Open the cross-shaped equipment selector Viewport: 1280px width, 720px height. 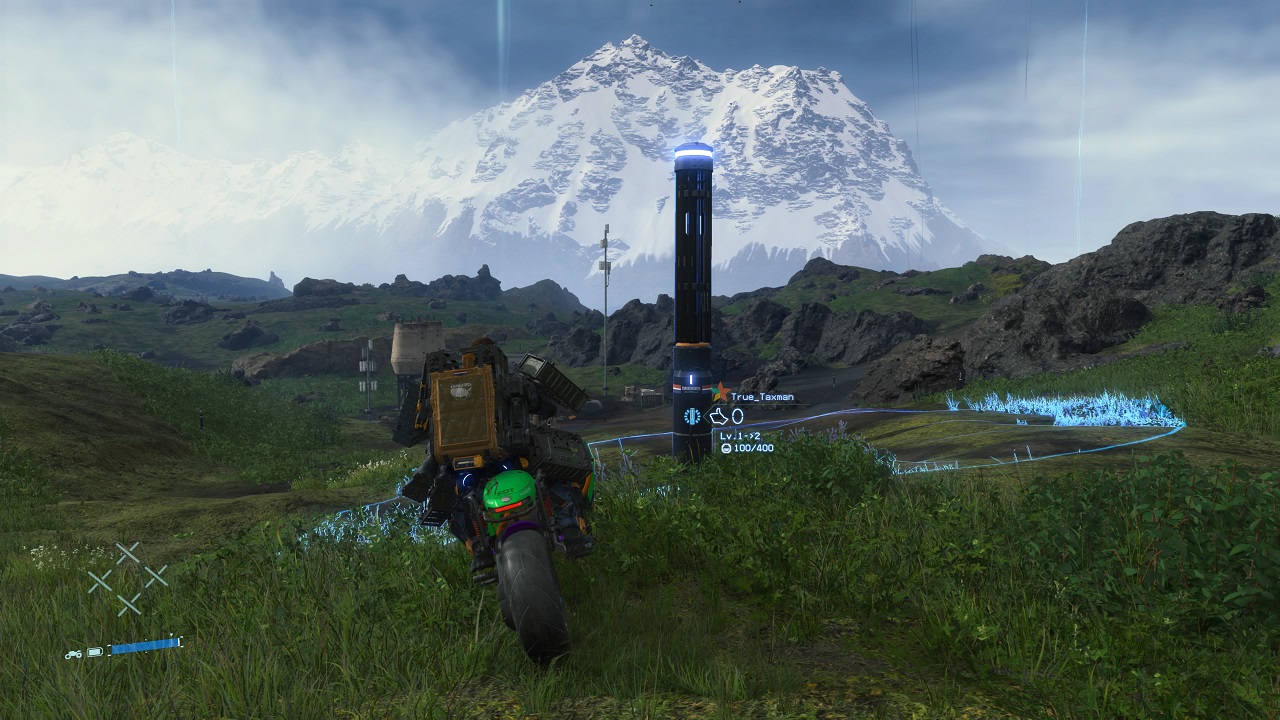click(127, 578)
